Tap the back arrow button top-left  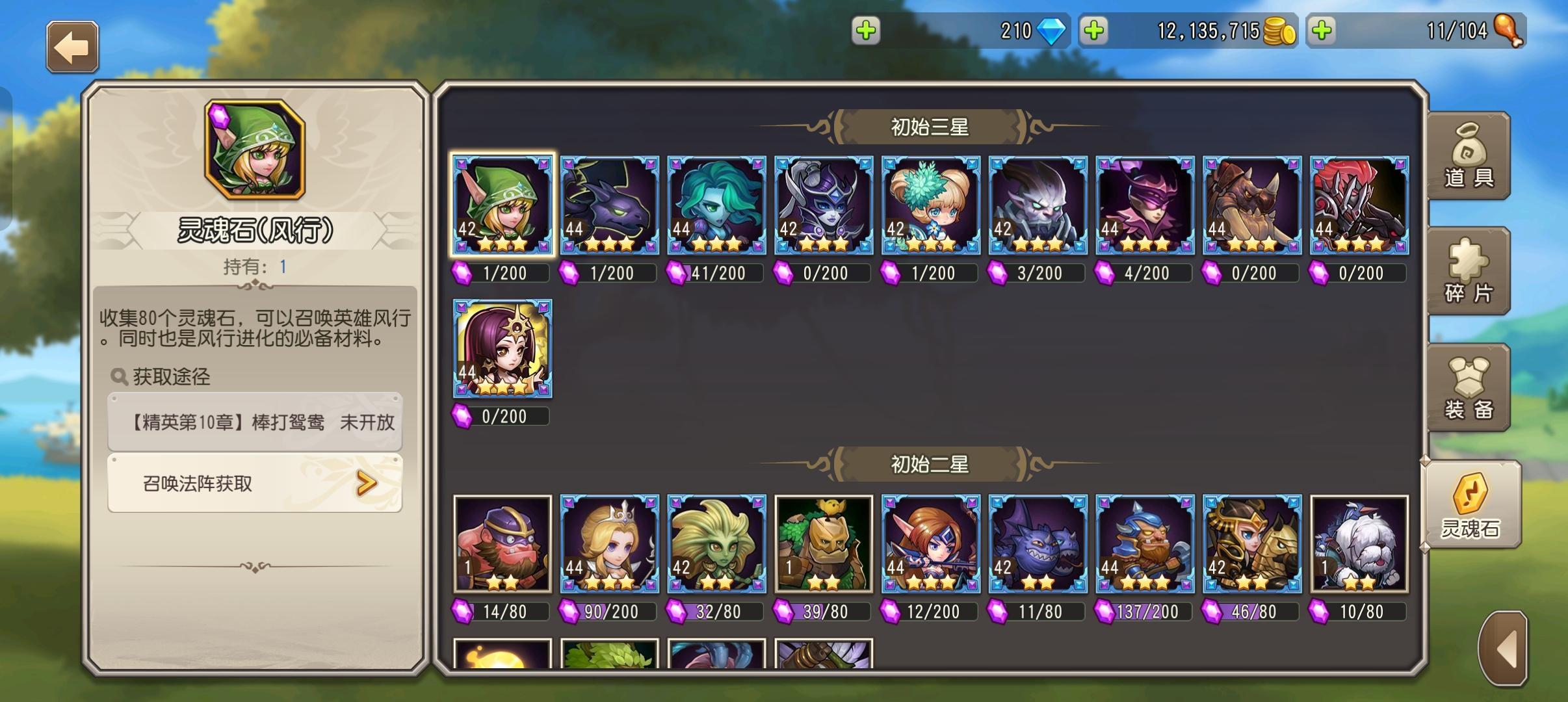click(72, 45)
